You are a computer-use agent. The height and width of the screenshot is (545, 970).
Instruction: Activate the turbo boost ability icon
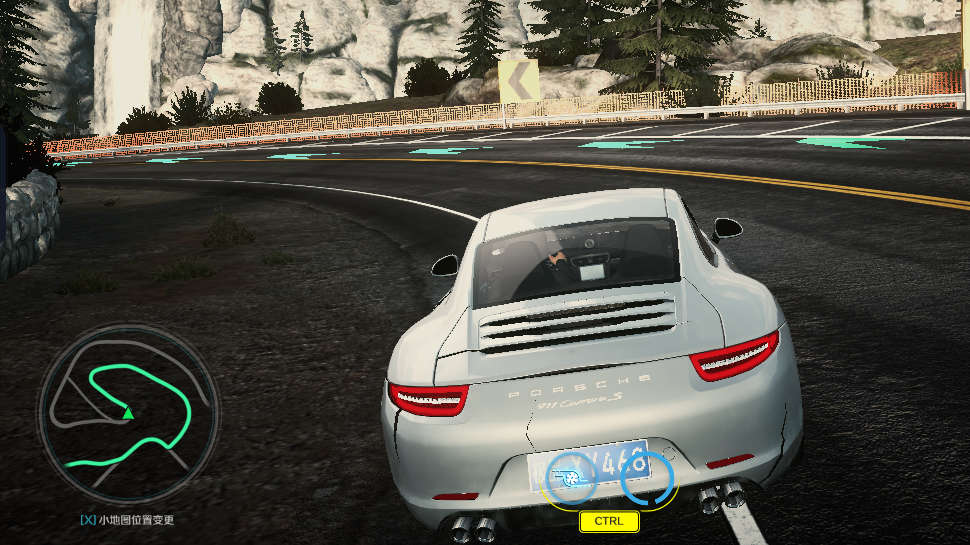coord(571,479)
